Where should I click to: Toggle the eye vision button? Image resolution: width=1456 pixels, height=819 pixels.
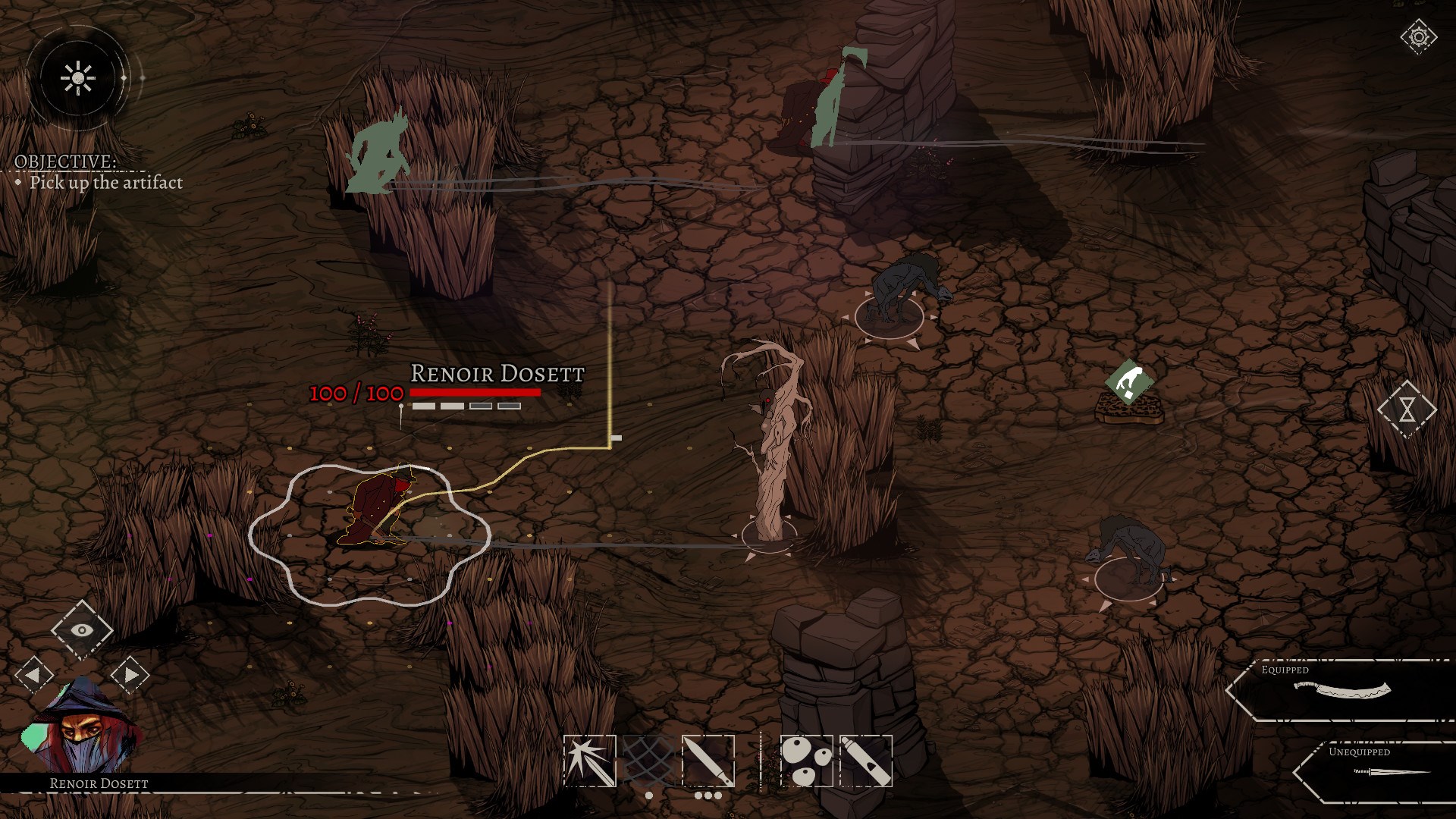point(82,629)
